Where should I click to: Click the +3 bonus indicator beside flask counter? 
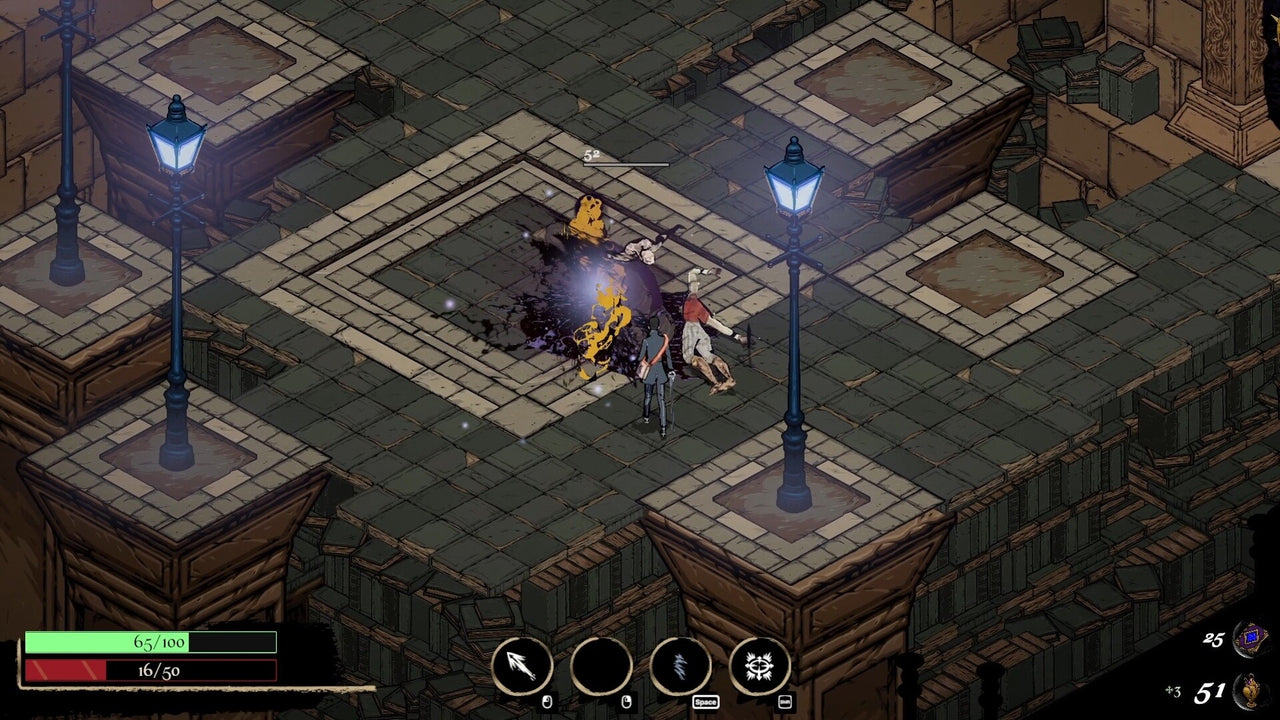[1173, 691]
